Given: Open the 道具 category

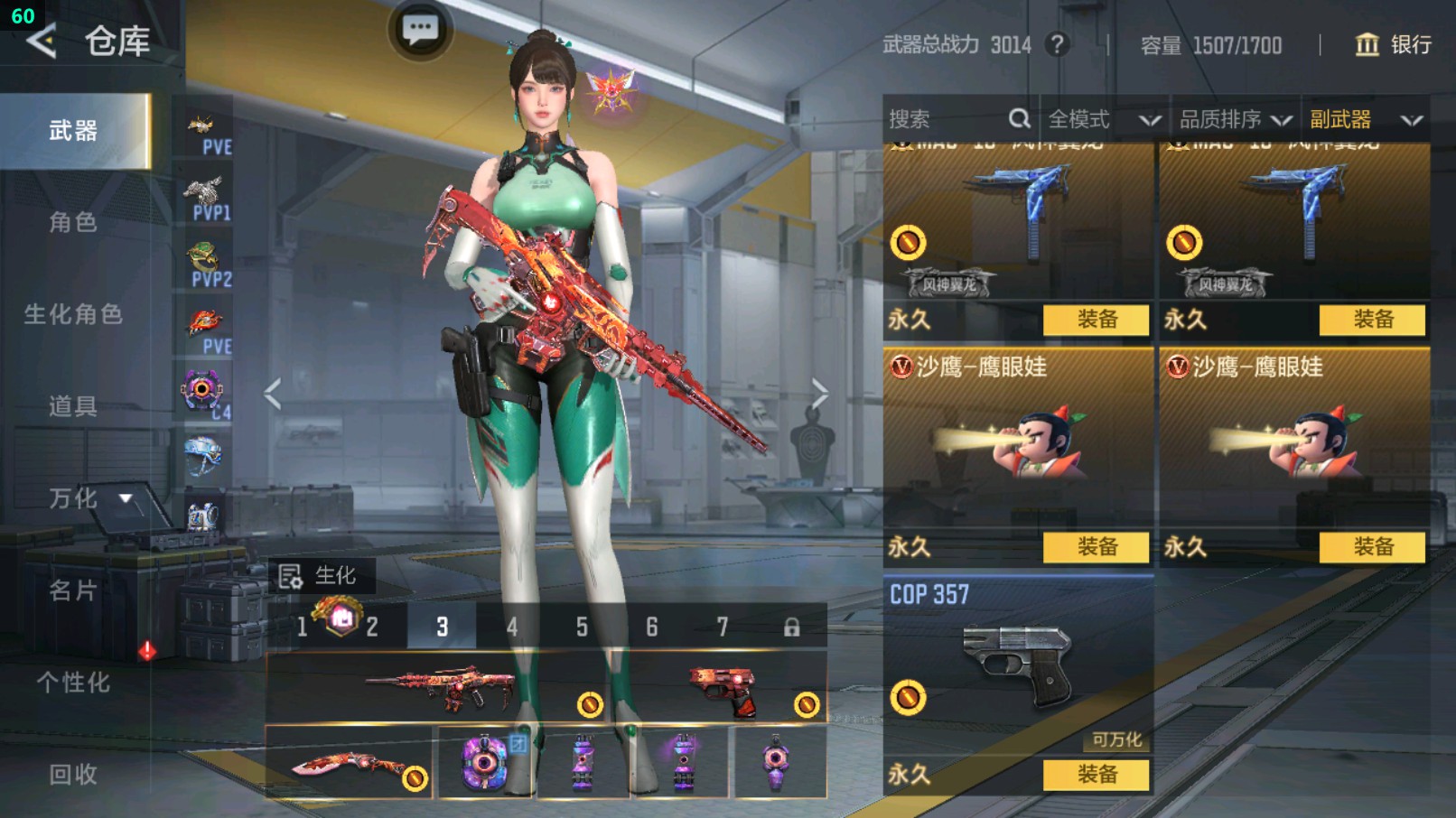Looking at the screenshot, I should point(73,406).
